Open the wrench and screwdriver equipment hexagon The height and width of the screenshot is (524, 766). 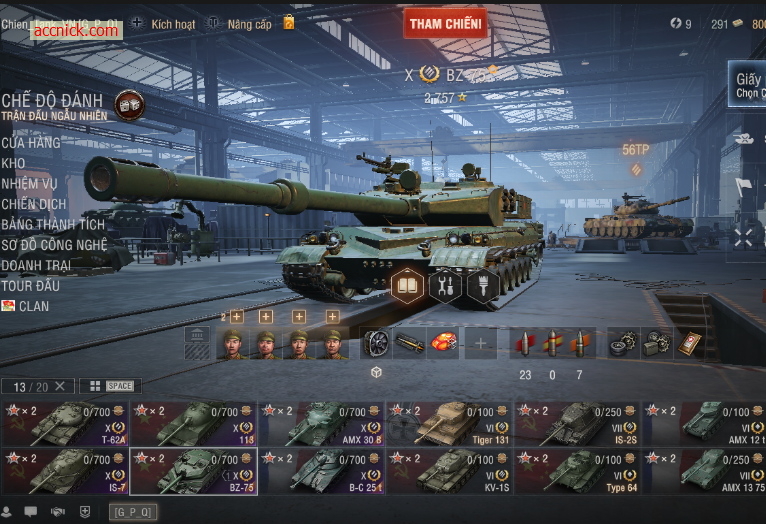445,285
